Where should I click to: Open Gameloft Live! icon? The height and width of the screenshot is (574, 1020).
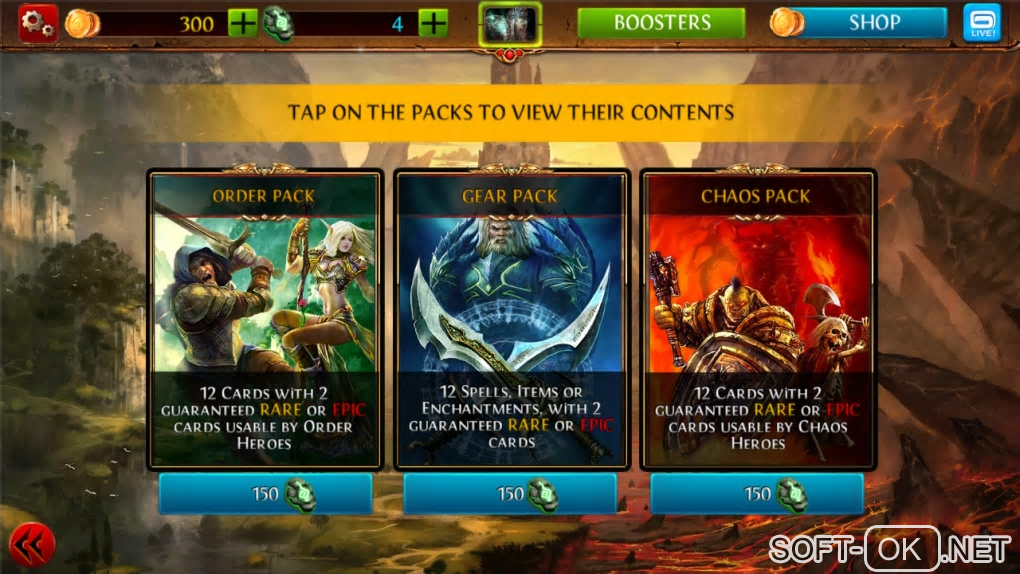(981, 23)
